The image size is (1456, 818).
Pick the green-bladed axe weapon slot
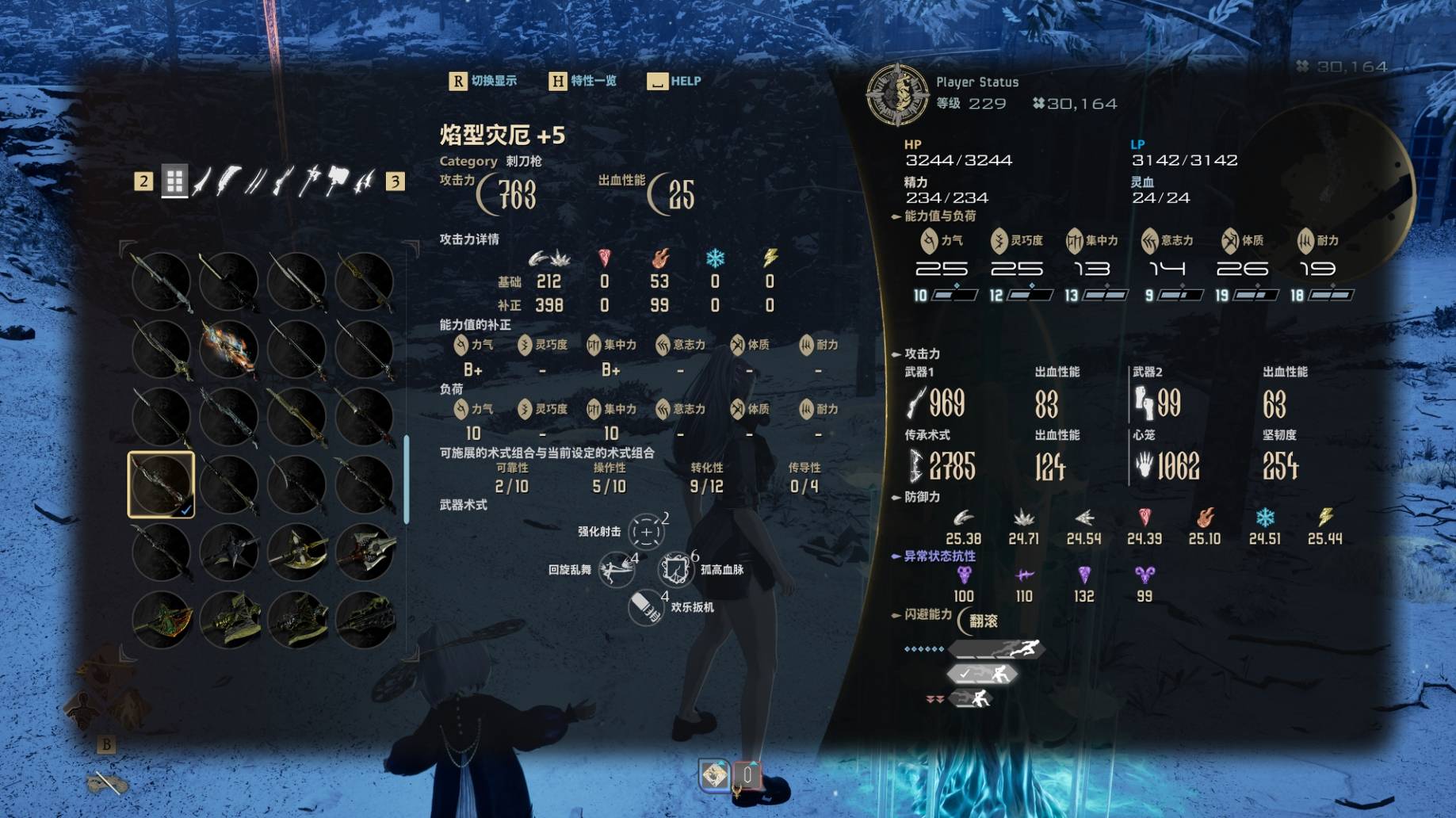point(161,619)
